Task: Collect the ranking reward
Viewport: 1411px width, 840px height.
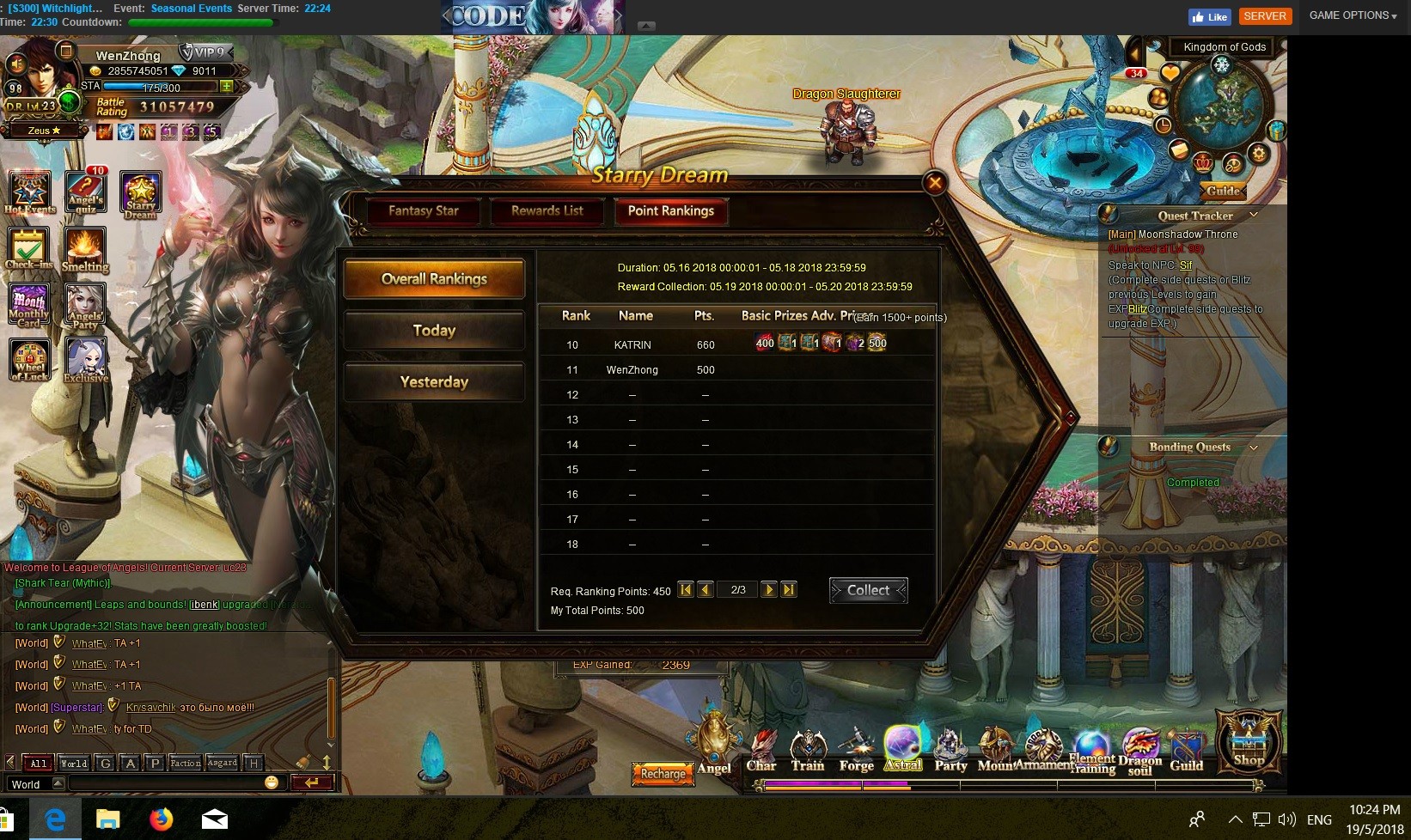Action: point(868,590)
